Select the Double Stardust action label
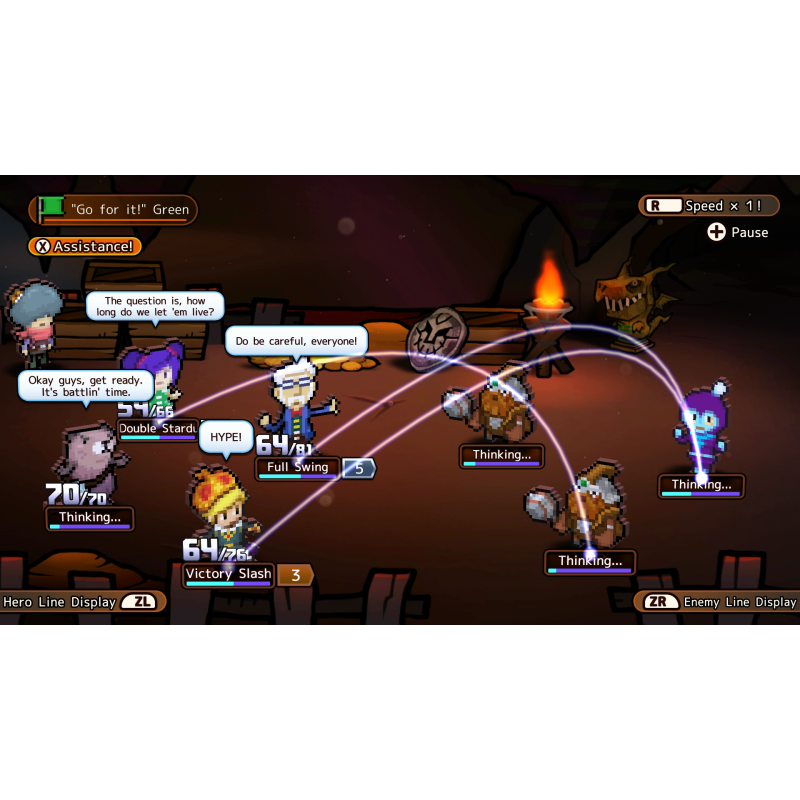Screen dimensions: 800x800 [159, 429]
